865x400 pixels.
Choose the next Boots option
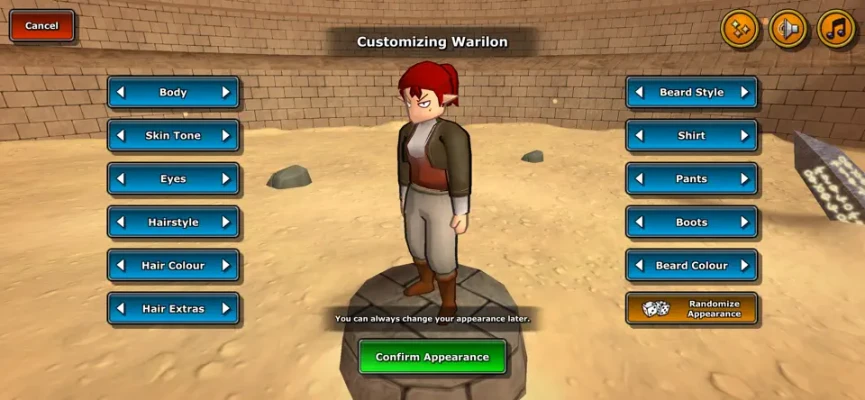pos(744,222)
